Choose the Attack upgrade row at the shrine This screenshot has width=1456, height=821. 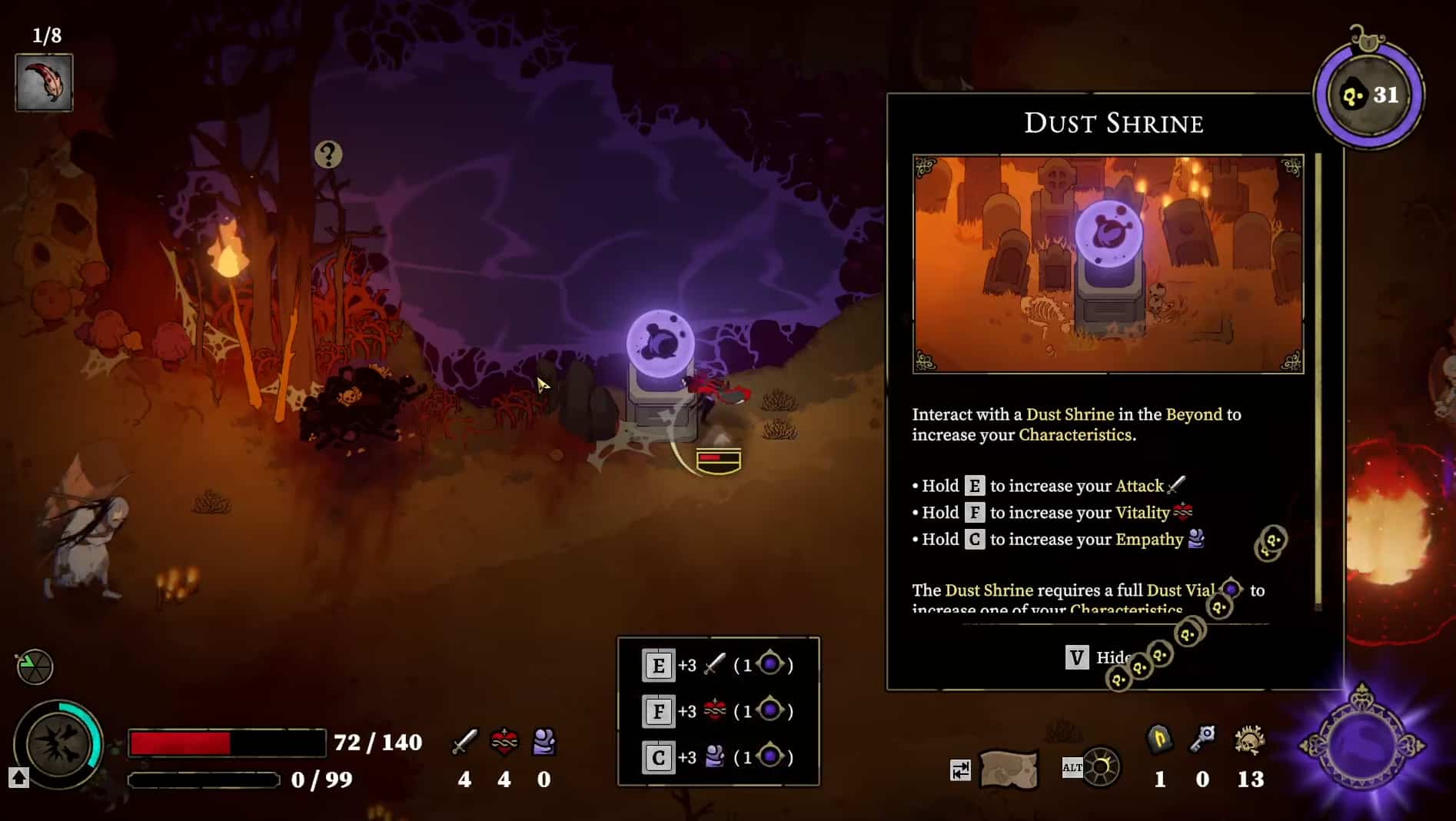click(718, 665)
